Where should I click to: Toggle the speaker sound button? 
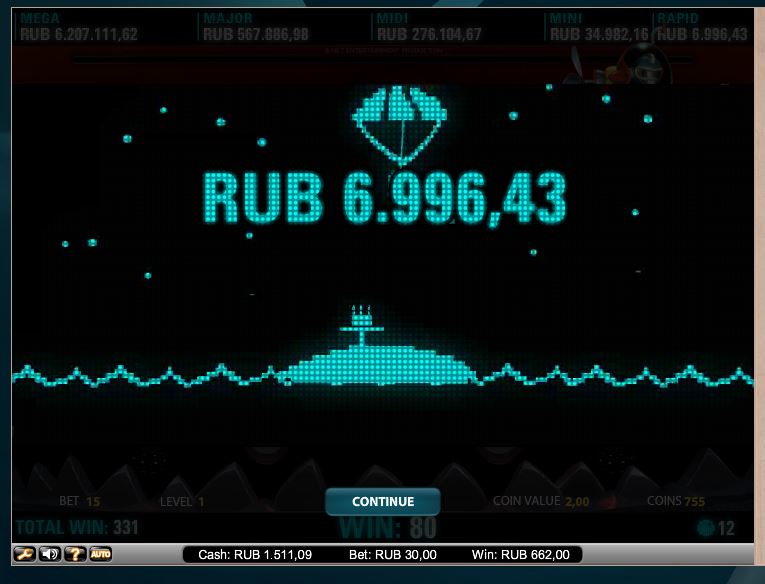tap(49, 554)
